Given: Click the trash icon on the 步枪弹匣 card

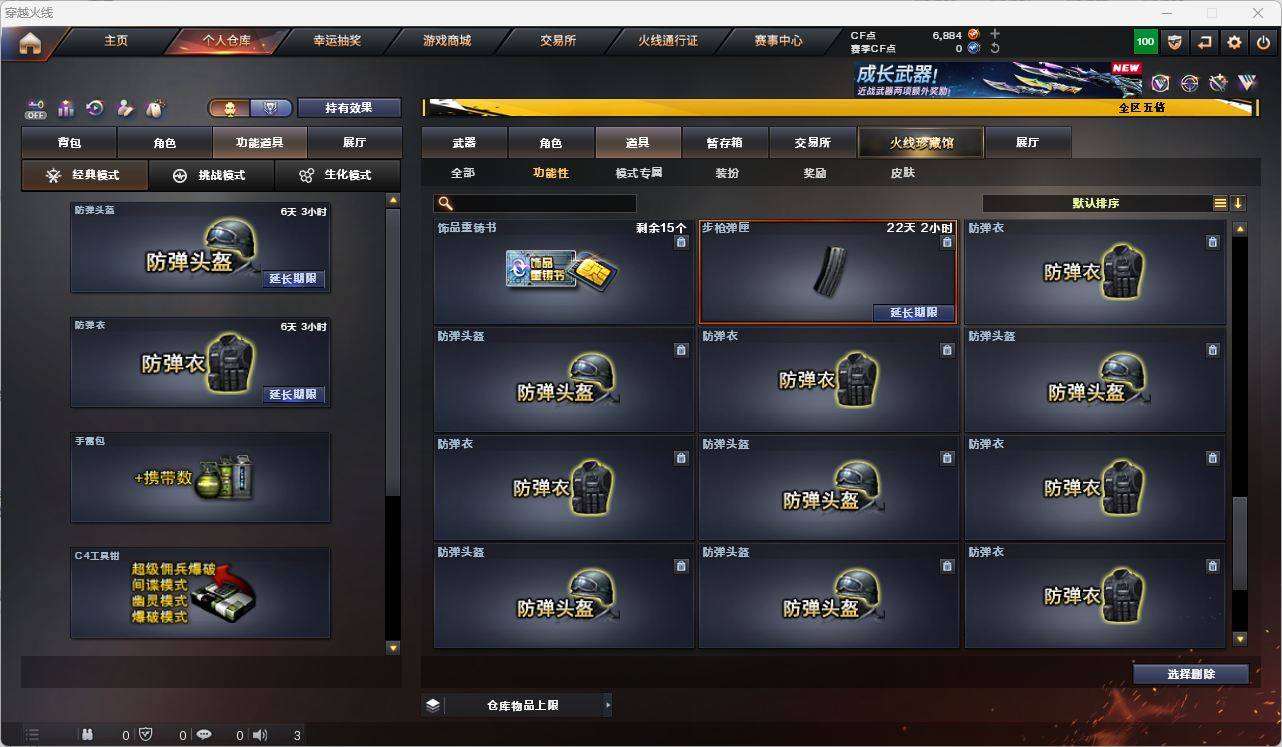Looking at the screenshot, I should click(x=947, y=241).
